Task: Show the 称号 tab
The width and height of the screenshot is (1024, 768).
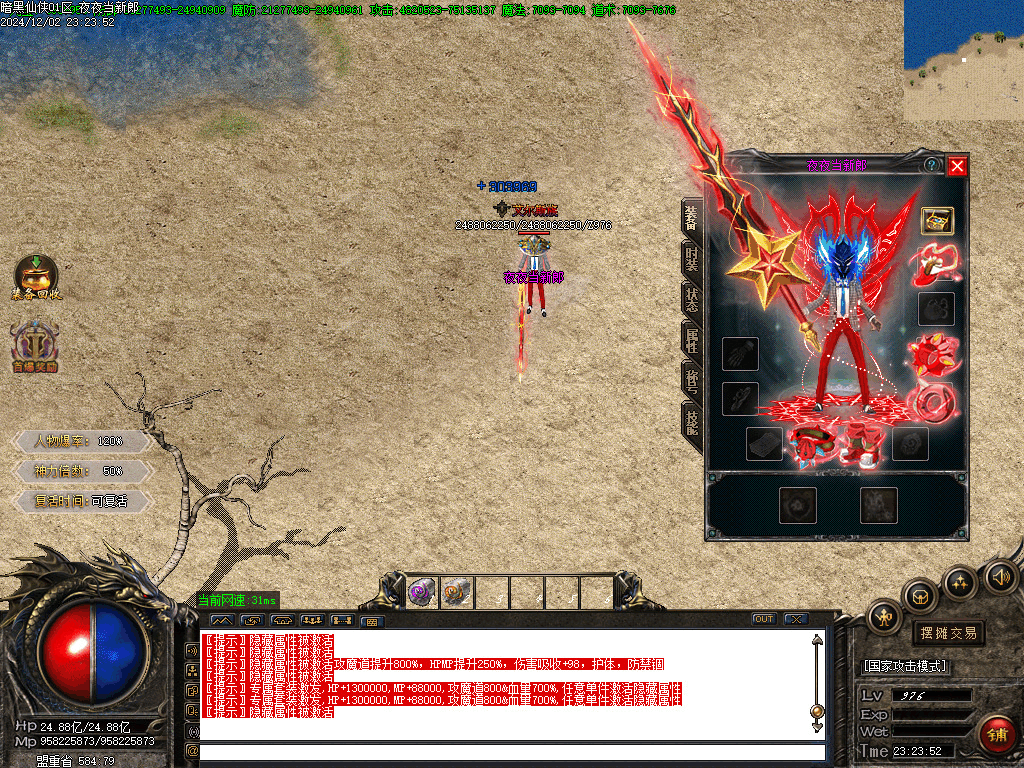Action: pyautogui.click(x=692, y=380)
